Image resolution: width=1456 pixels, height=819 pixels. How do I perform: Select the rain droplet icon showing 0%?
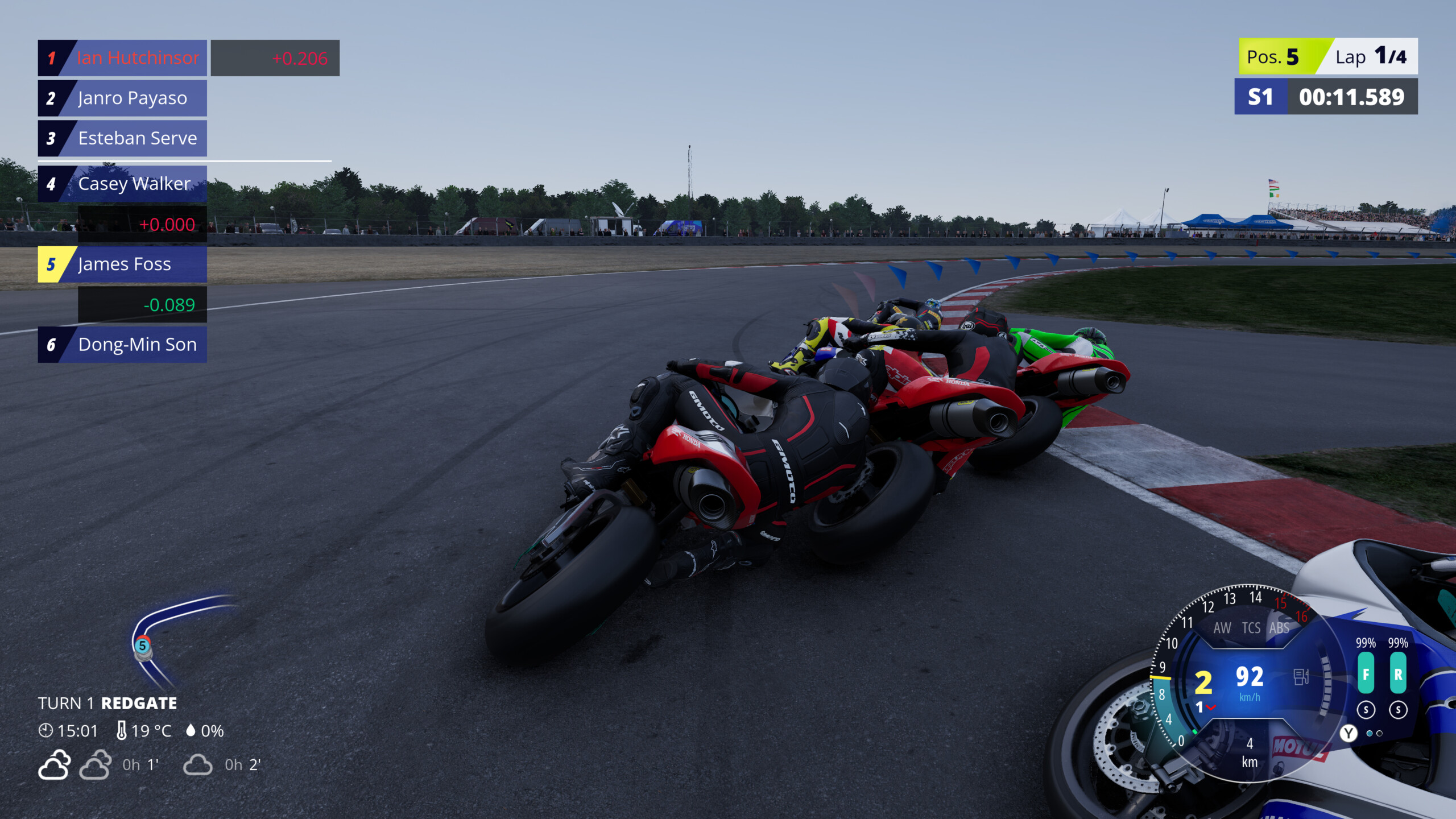point(192,730)
